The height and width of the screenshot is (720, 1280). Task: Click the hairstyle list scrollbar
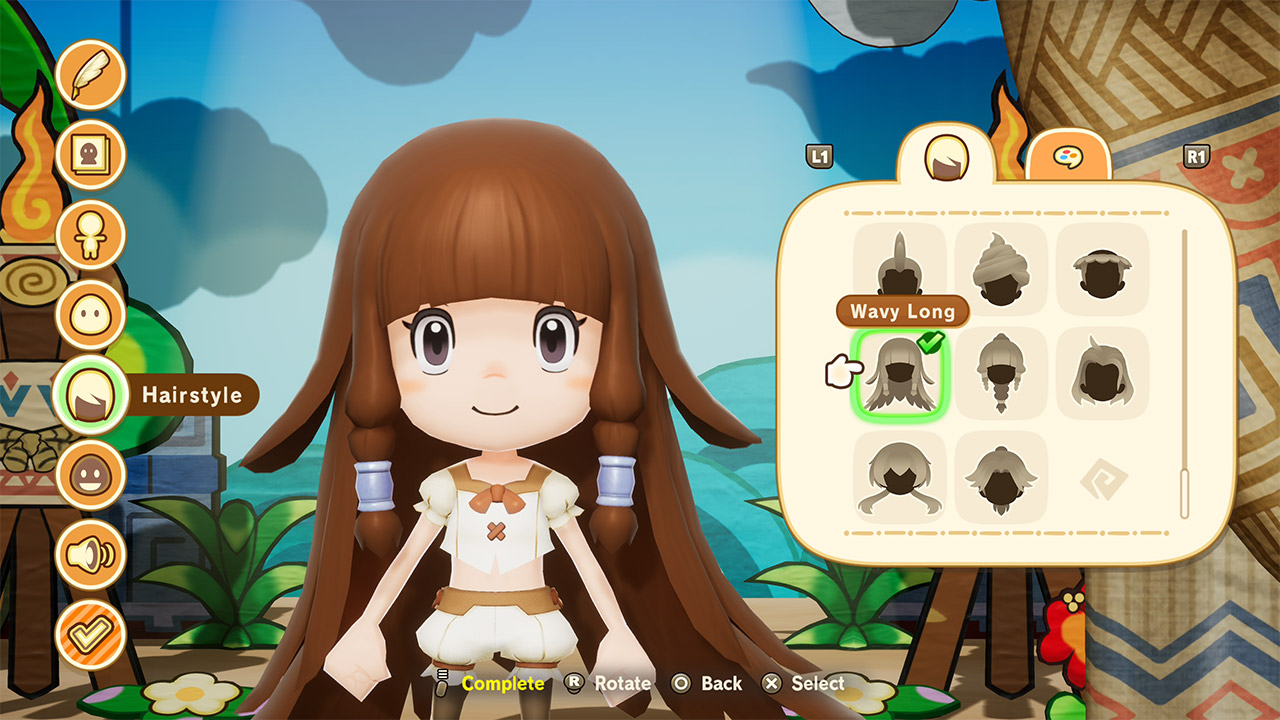click(x=1185, y=374)
